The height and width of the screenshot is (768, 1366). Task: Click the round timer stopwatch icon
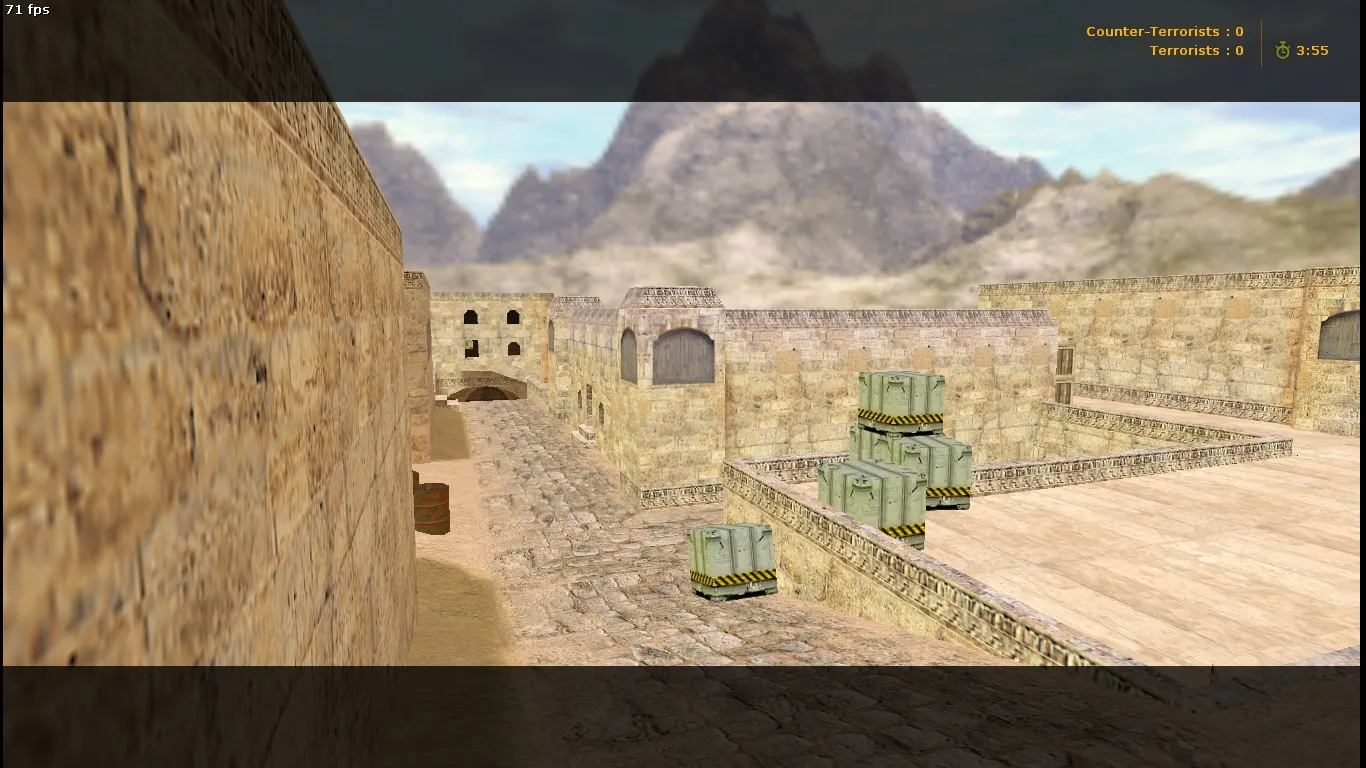[x=1283, y=50]
